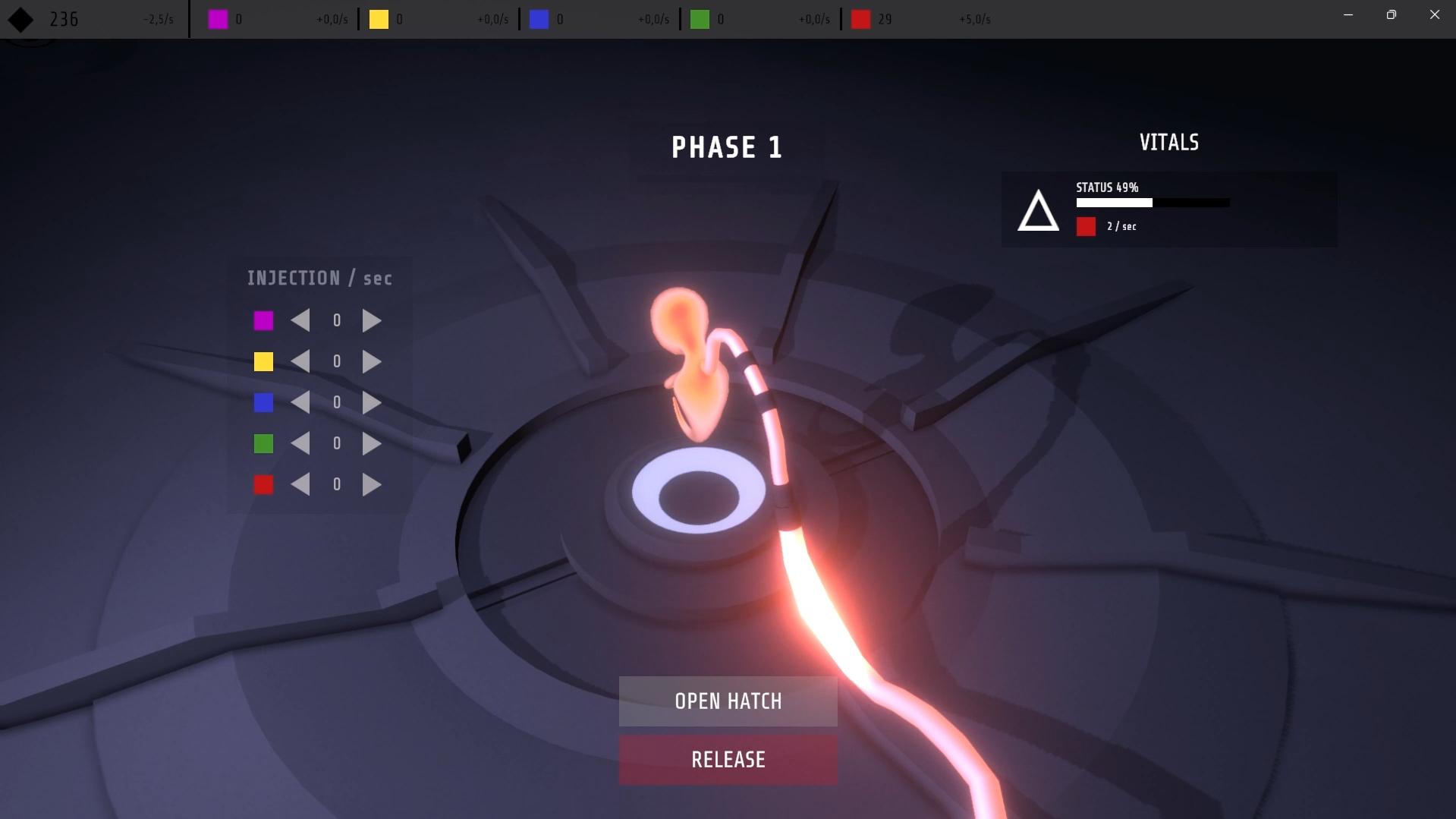Restore down the game window

[x=1391, y=14]
